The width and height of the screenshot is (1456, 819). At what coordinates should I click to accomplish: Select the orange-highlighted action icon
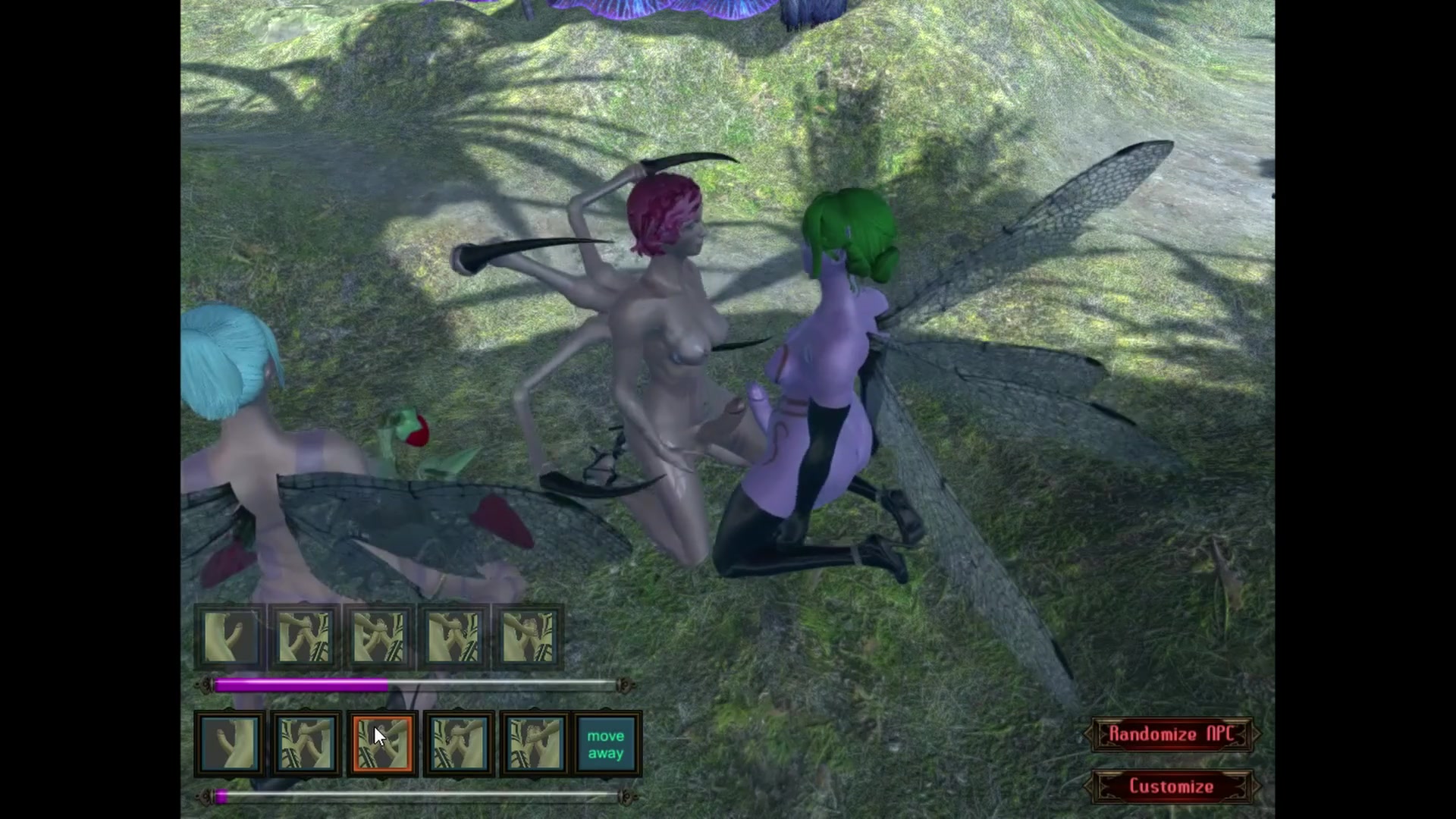(381, 744)
